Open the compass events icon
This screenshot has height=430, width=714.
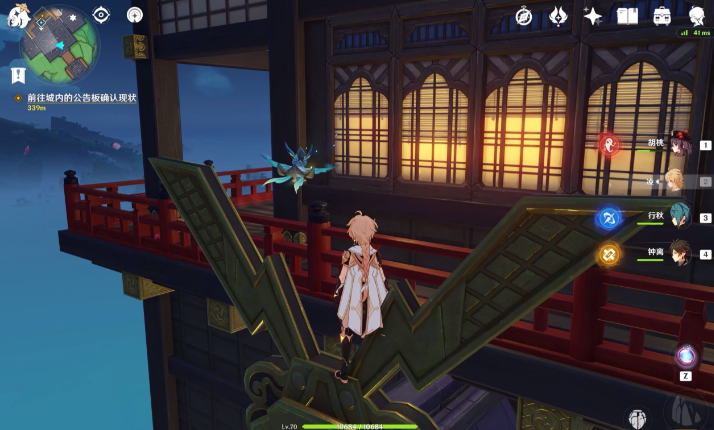[523, 16]
